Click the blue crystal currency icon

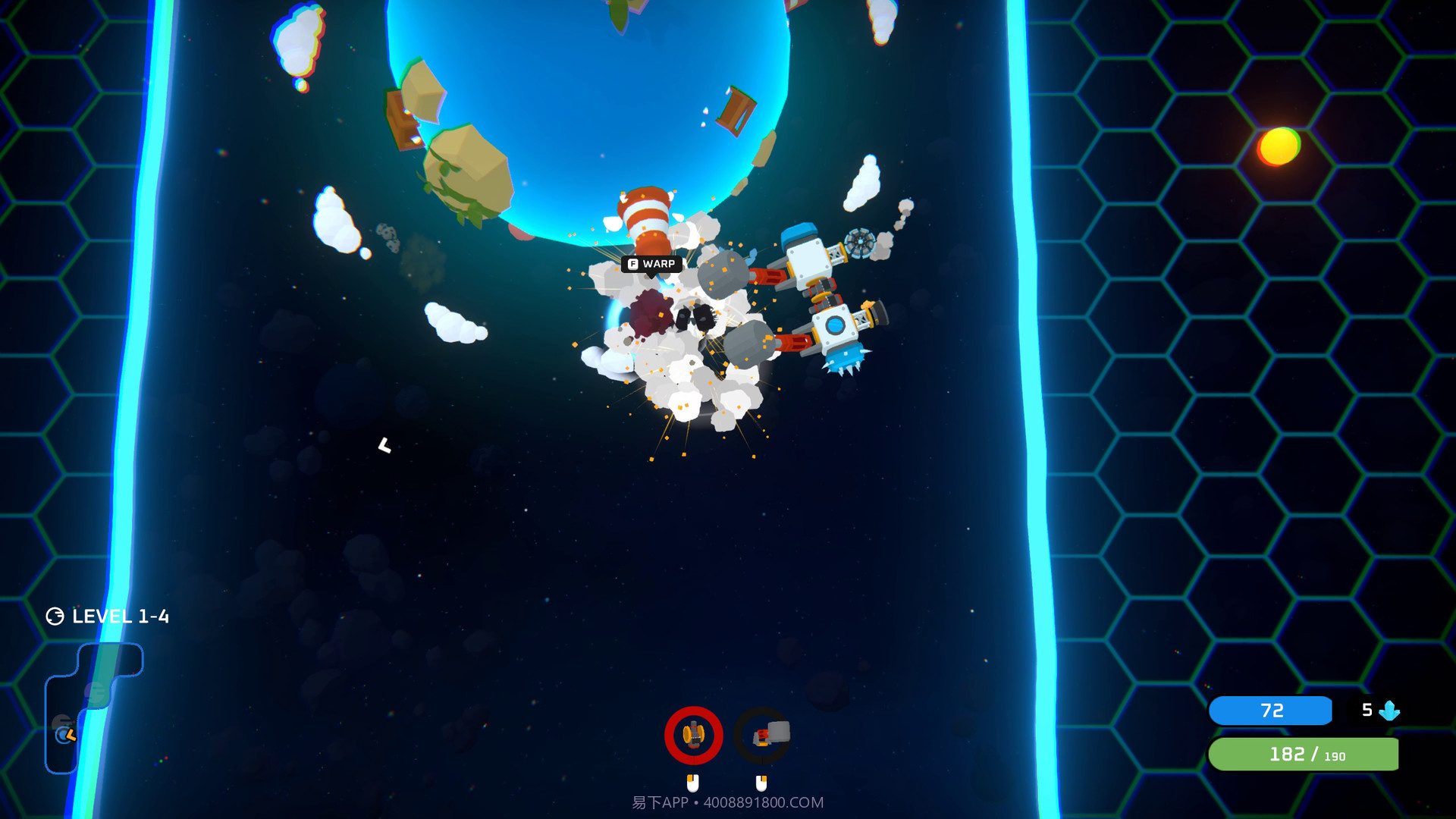(x=1390, y=711)
